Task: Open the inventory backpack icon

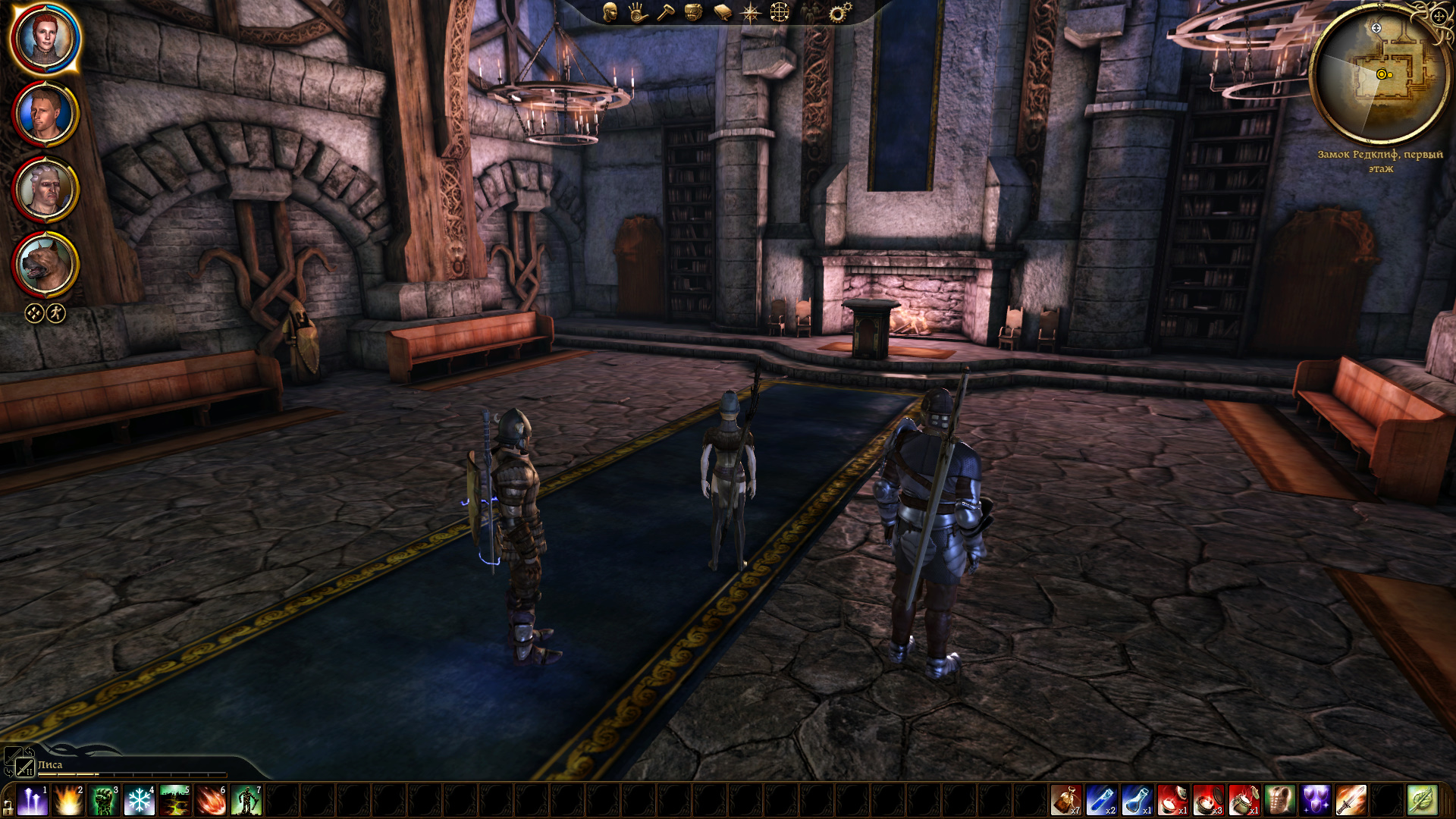Action: (692, 12)
